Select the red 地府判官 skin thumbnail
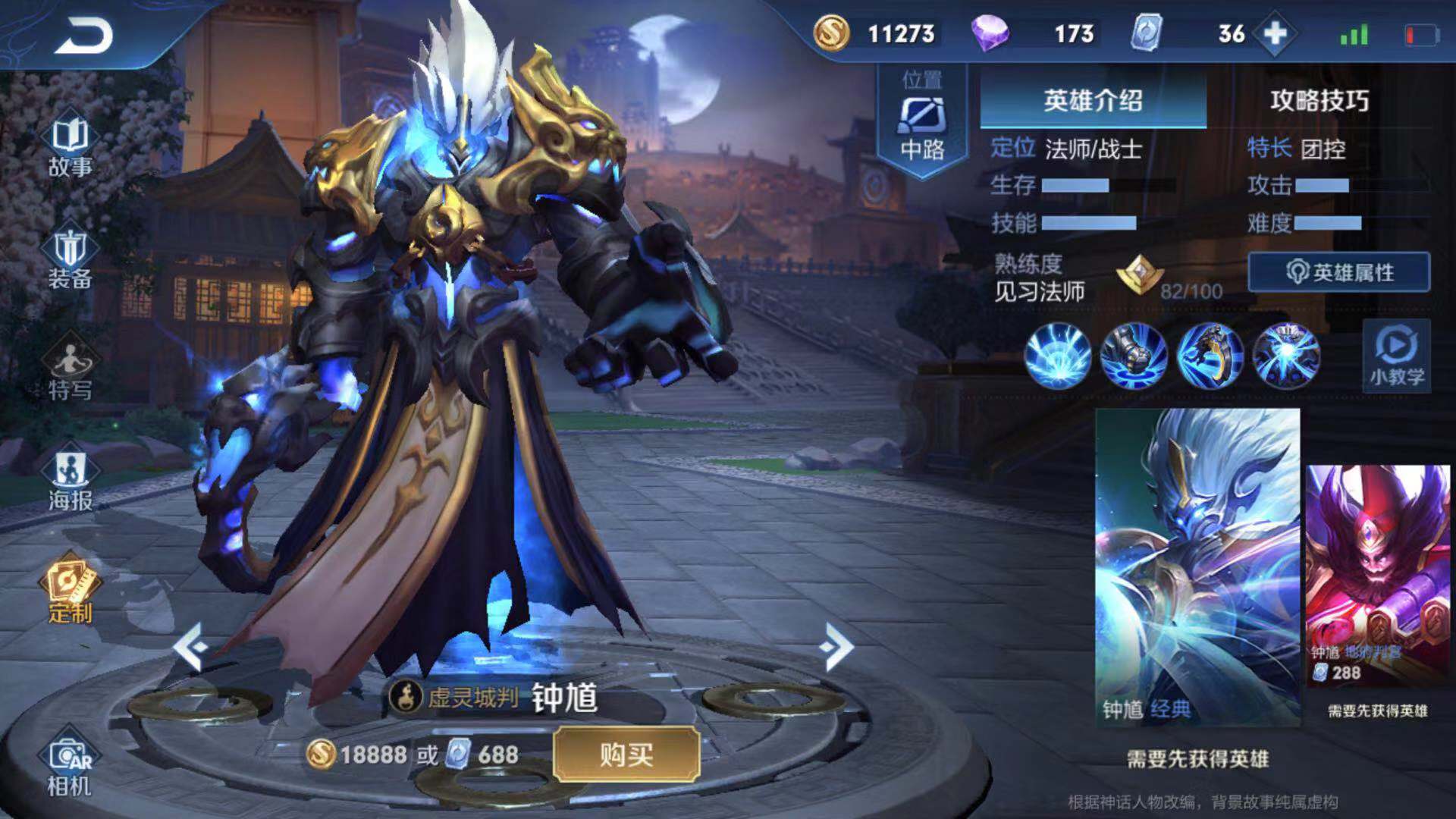This screenshot has height=819, width=1456. [x=1377, y=575]
